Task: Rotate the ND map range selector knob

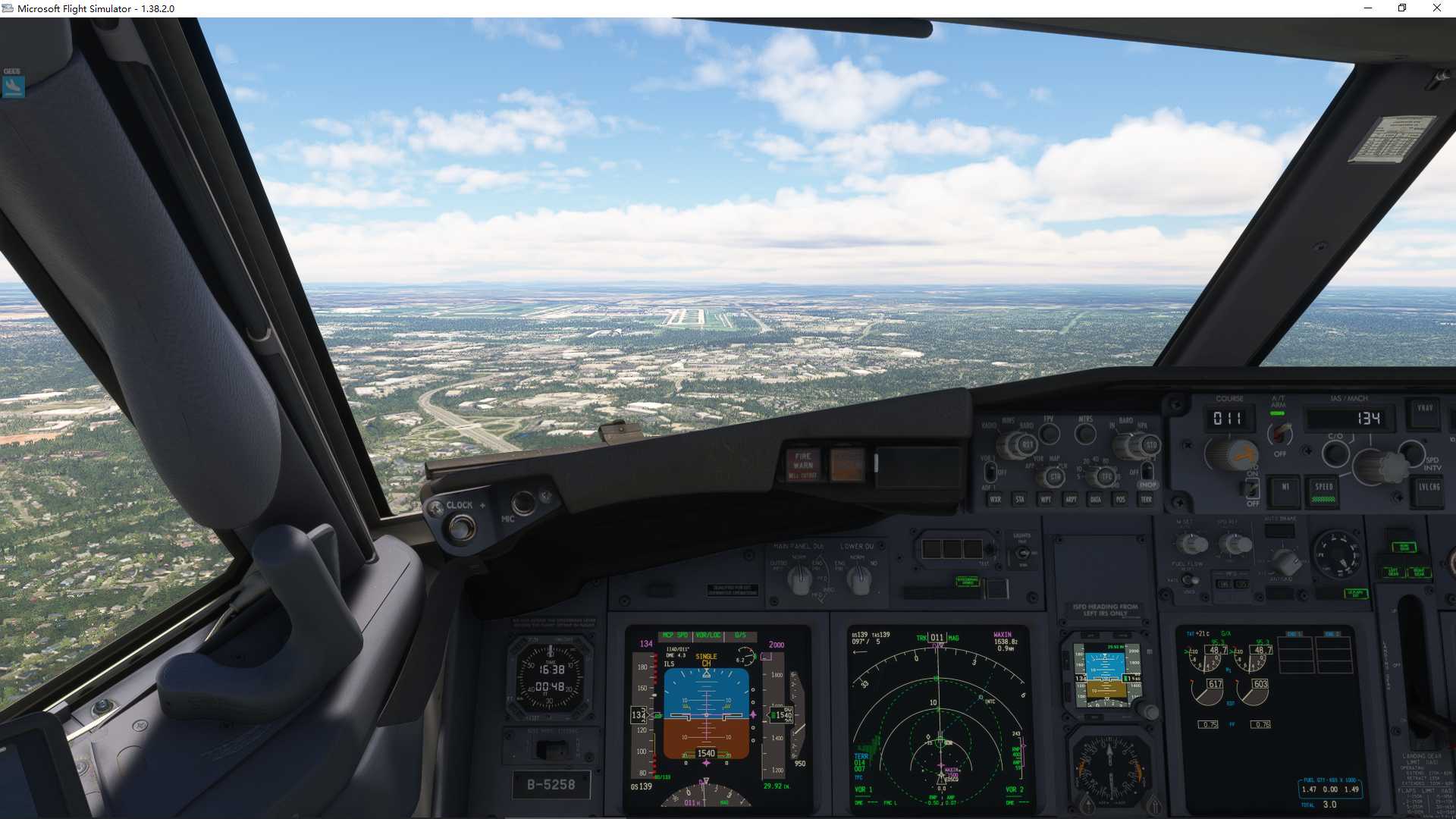Action: tap(1104, 475)
